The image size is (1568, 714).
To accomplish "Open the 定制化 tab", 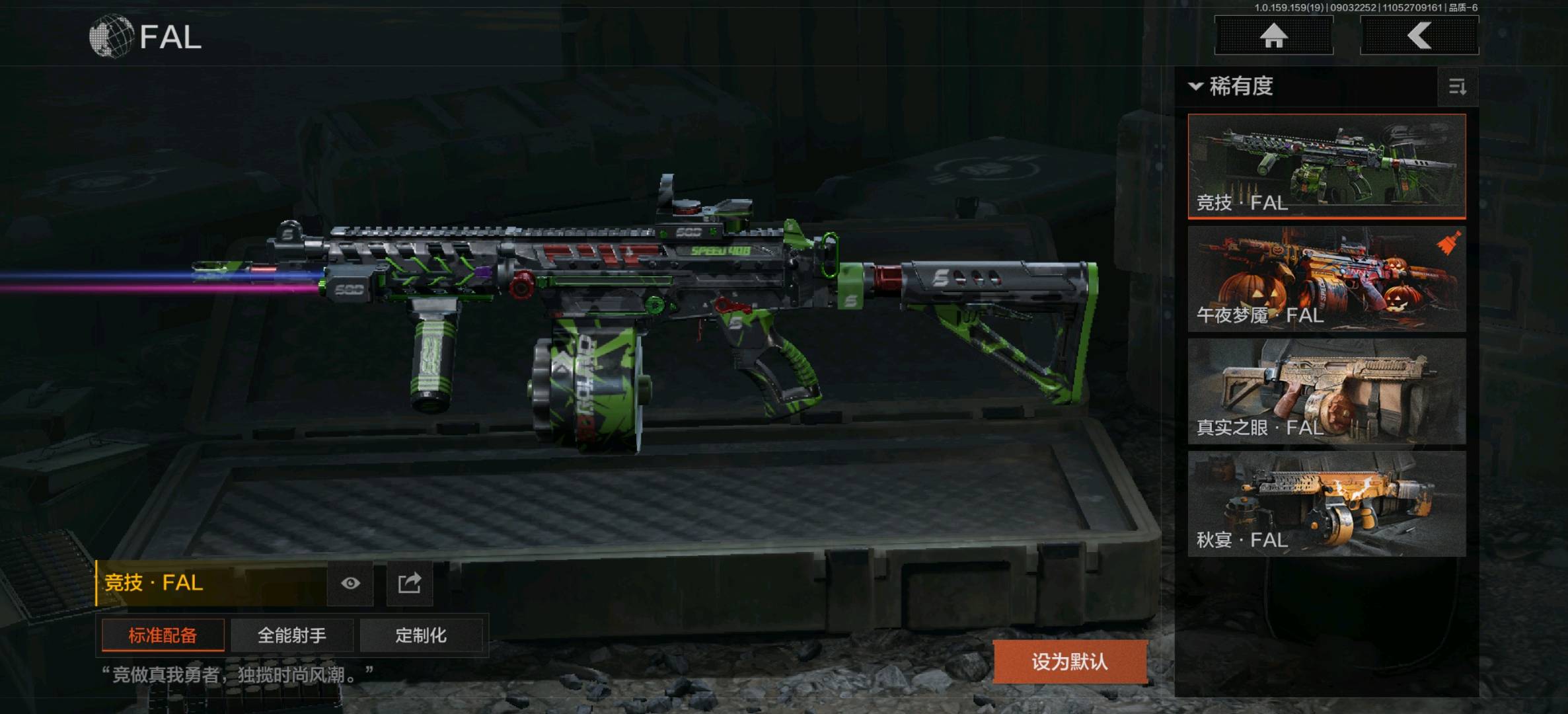I will click(x=421, y=635).
